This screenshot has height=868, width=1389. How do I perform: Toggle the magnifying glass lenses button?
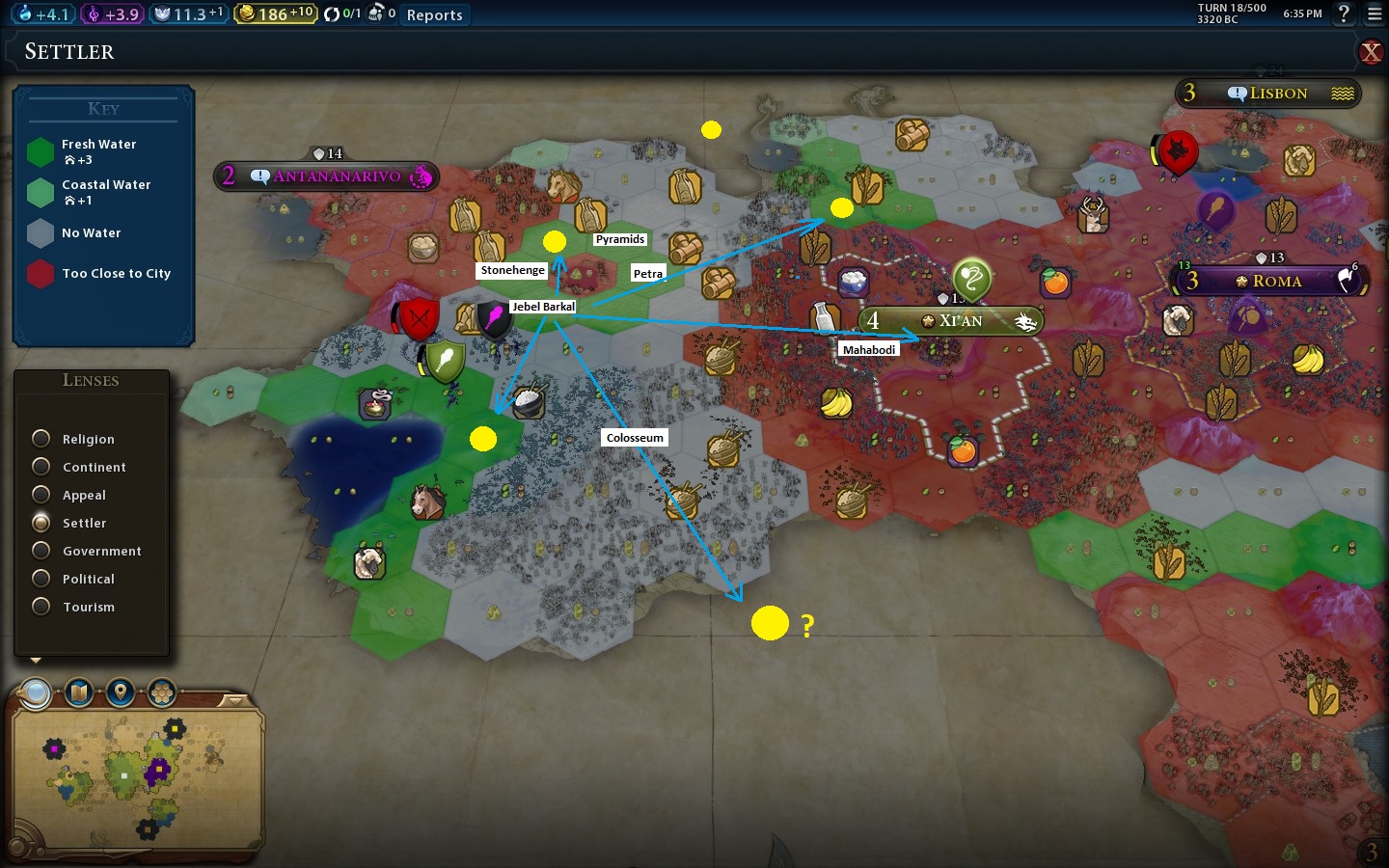36,692
